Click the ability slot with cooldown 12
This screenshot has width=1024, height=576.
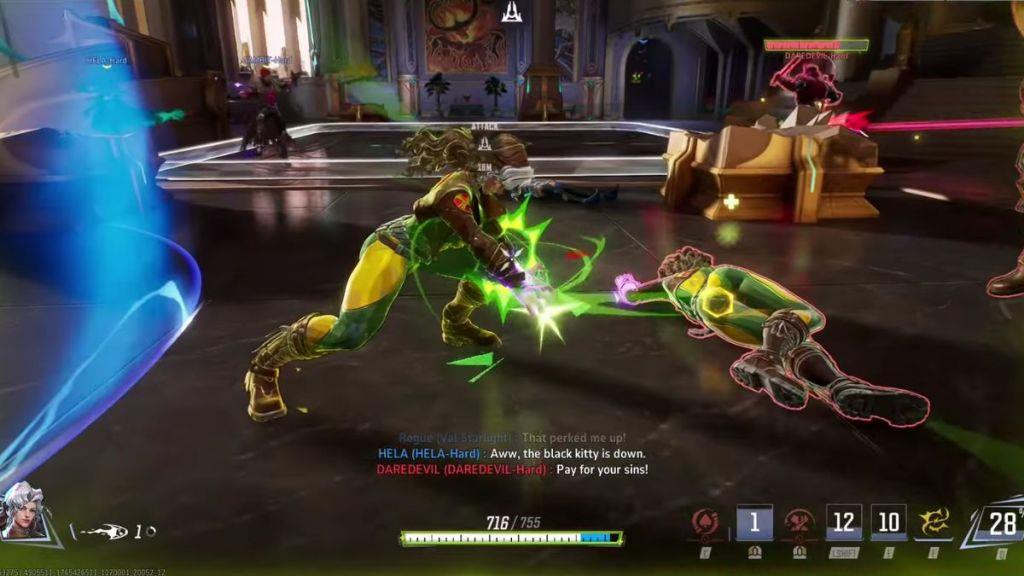coord(844,522)
